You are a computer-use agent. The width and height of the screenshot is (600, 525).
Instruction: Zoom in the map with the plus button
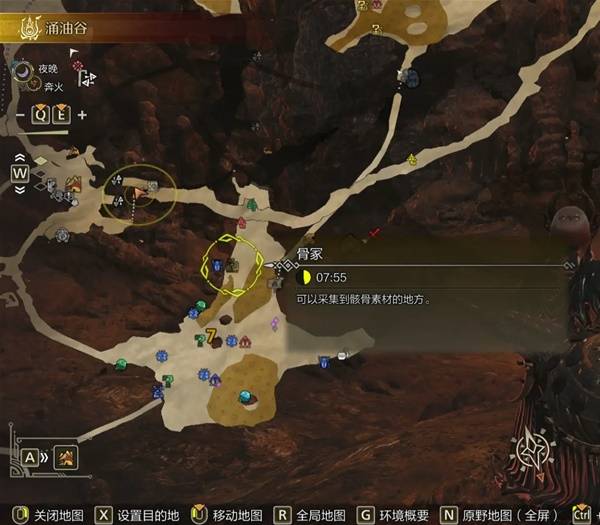[x=81, y=113]
